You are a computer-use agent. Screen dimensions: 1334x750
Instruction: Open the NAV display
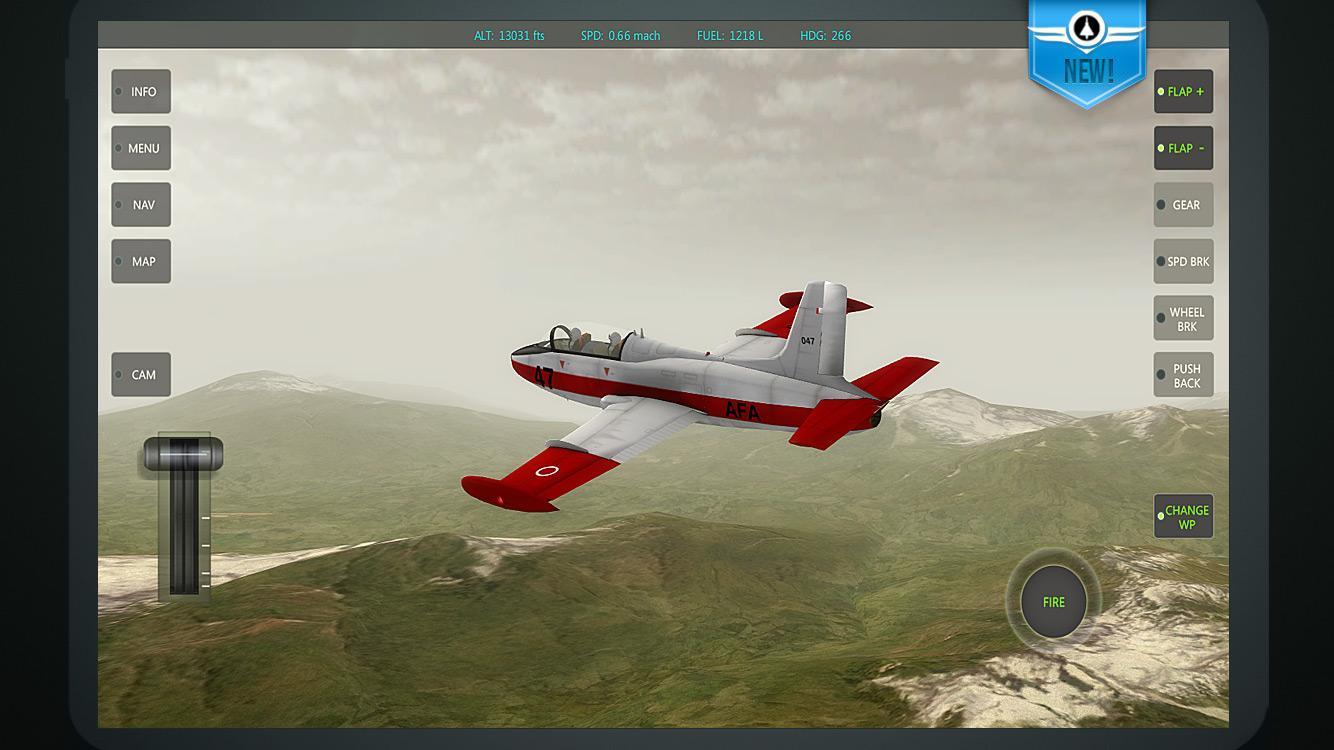point(141,204)
